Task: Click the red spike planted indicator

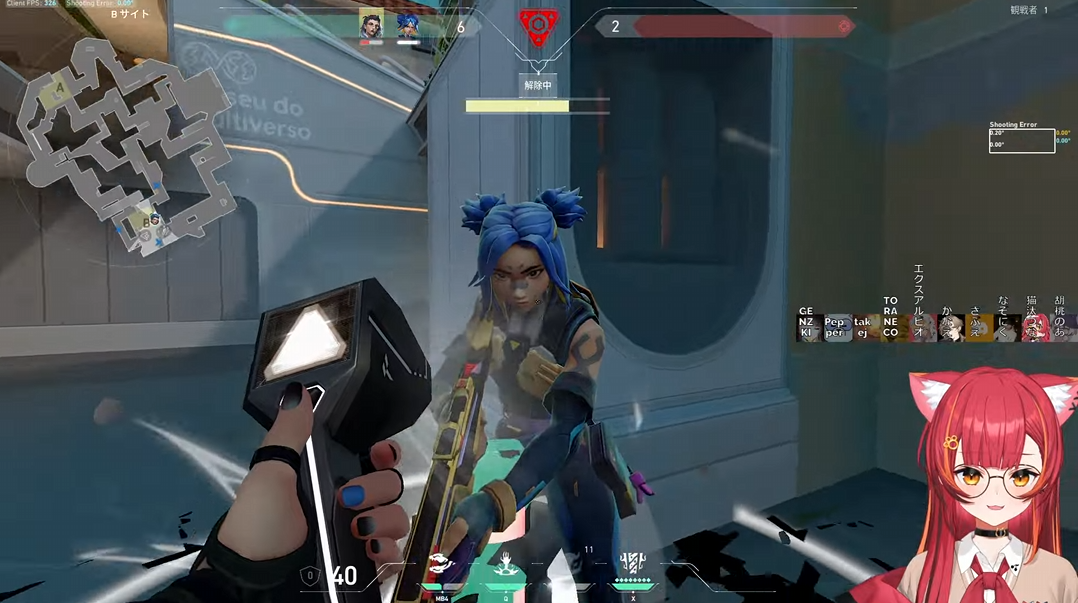Action: tap(538, 26)
